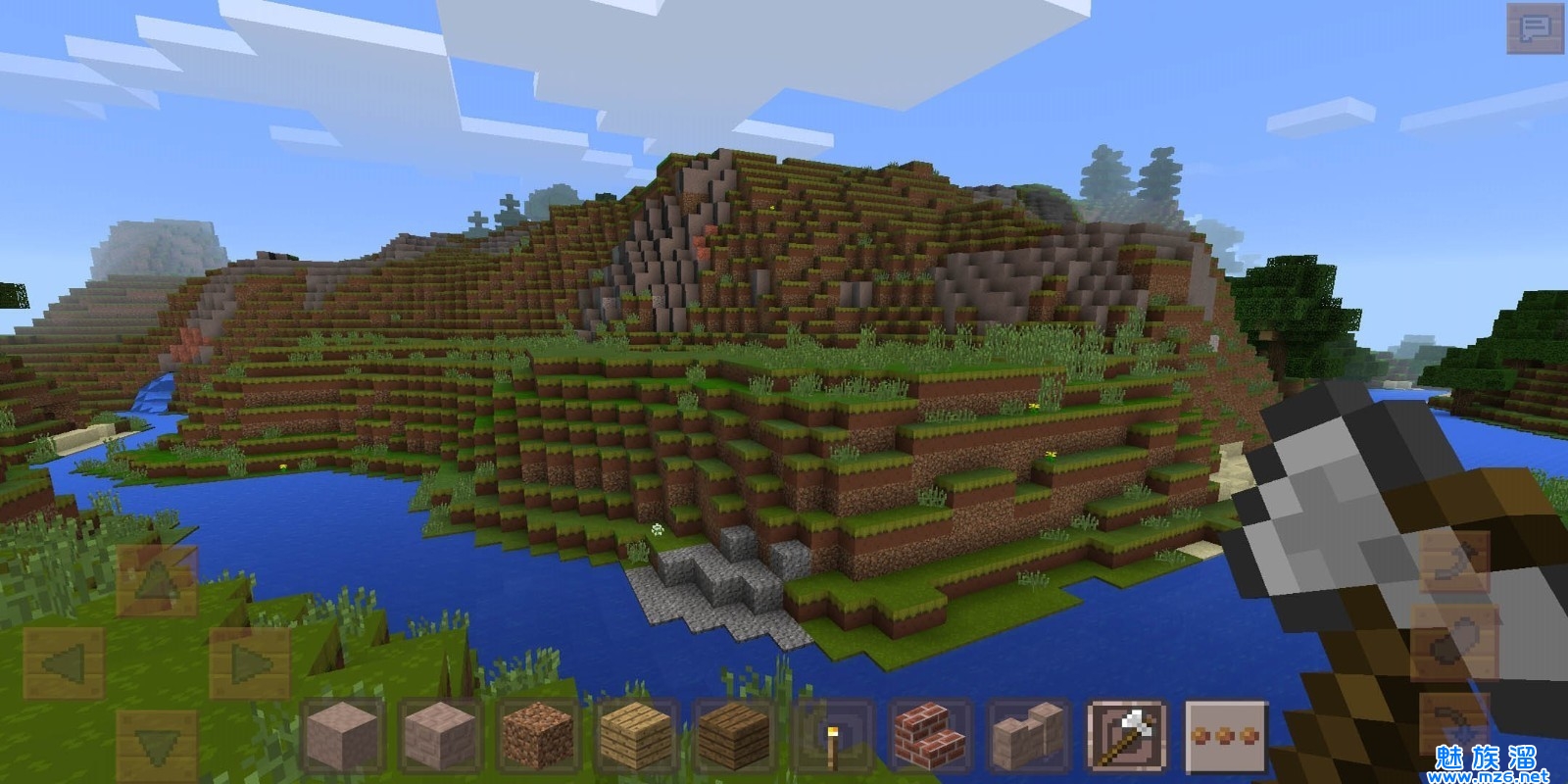
Task: Tap the fly down curved-arrow button
Action: 1452,723
